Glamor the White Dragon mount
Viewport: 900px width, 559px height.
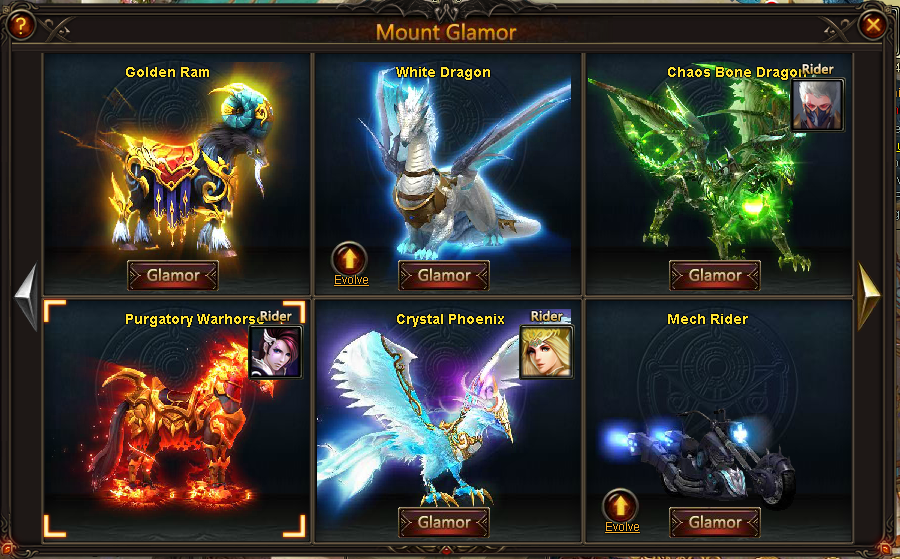pyautogui.click(x=443, y=275)
